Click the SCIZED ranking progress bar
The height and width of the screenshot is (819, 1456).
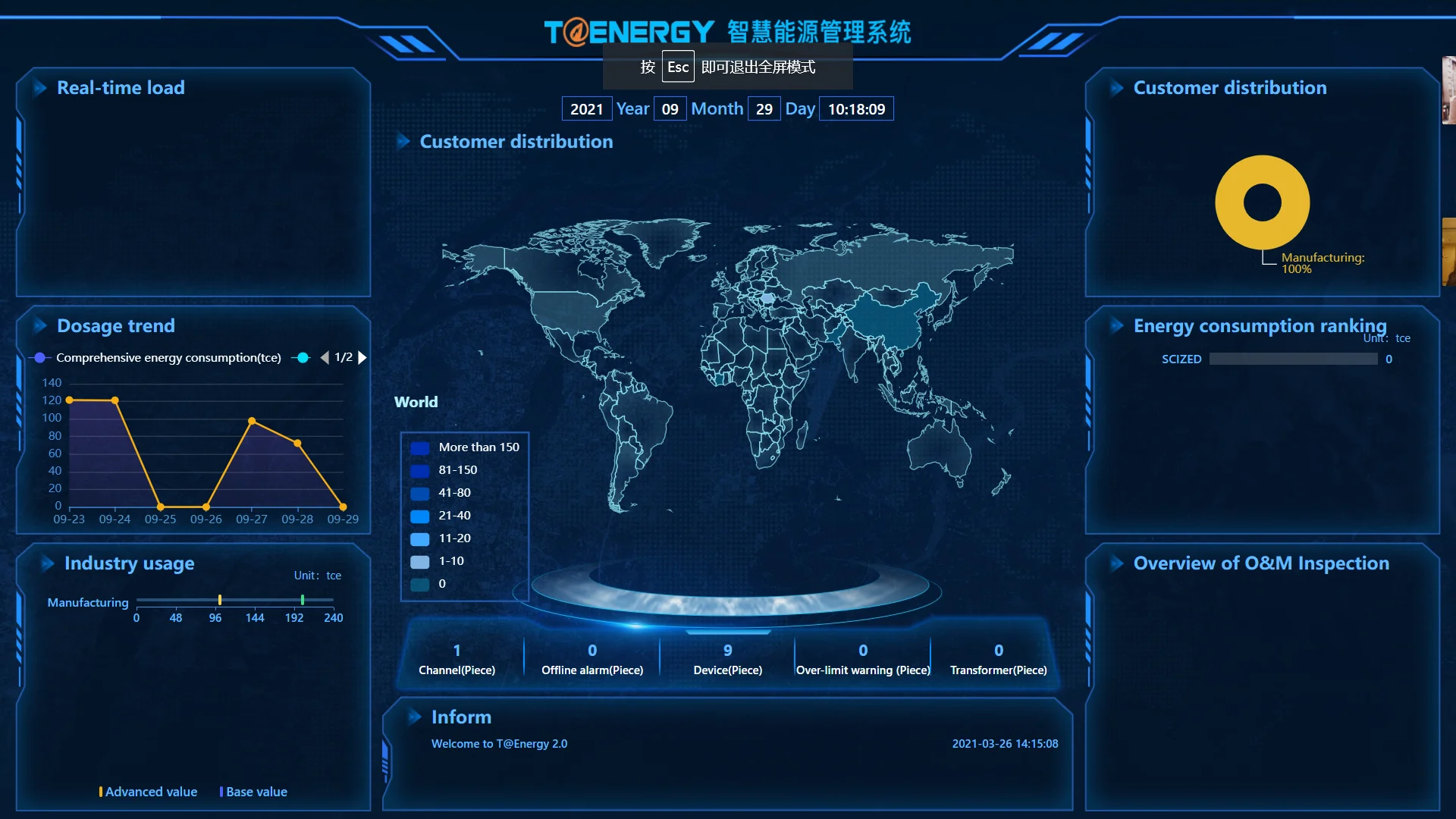pyautogui.click(x=1293, y=359)
